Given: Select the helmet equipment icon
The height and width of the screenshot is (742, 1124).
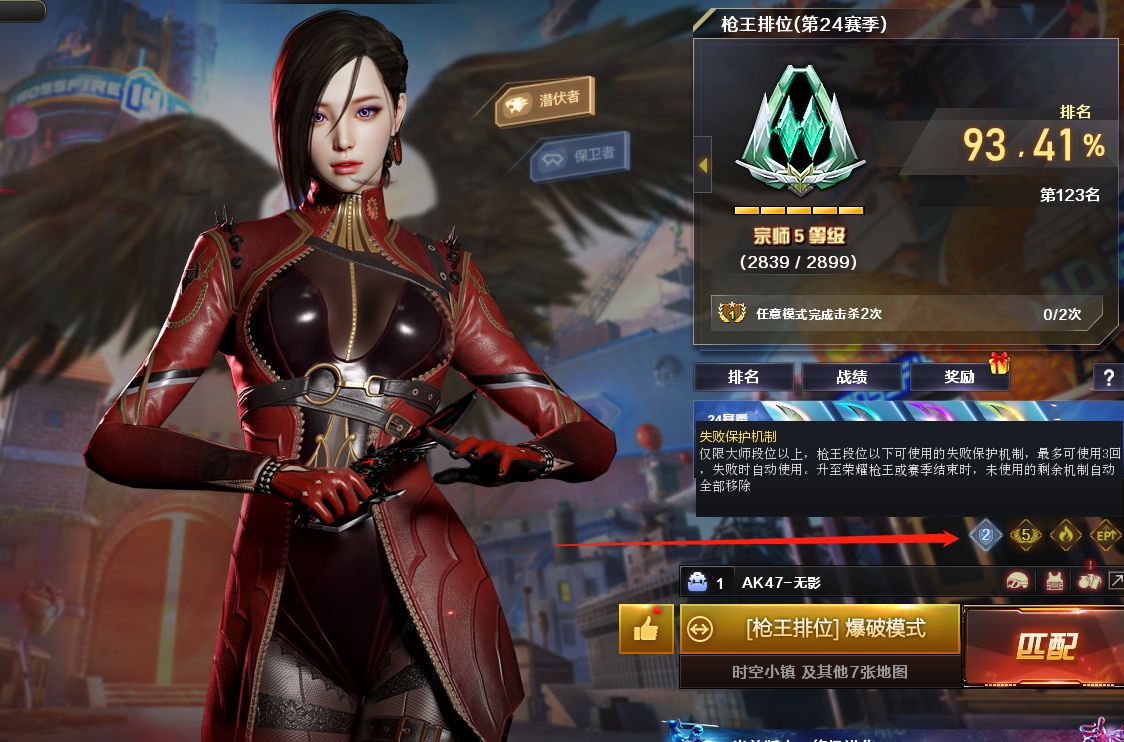Looking at the screenshot, I should (1018, 583).
